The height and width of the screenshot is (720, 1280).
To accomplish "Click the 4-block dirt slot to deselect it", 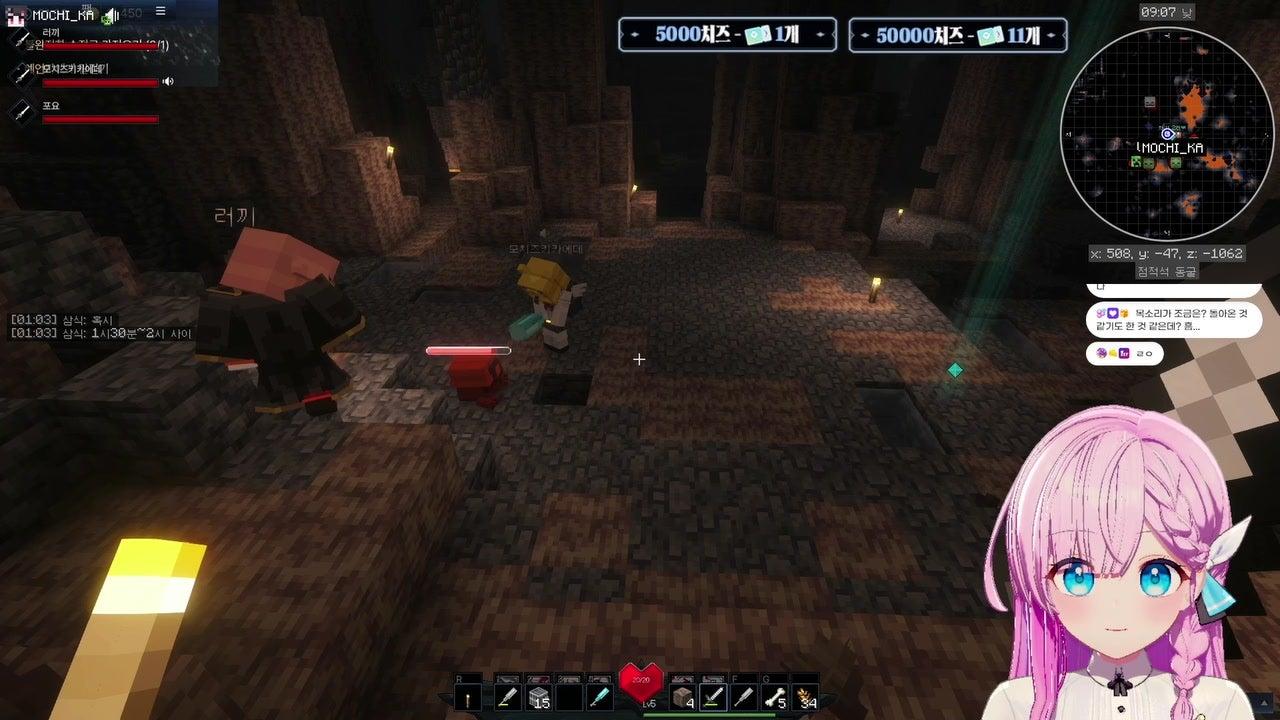I will [682, 697].
